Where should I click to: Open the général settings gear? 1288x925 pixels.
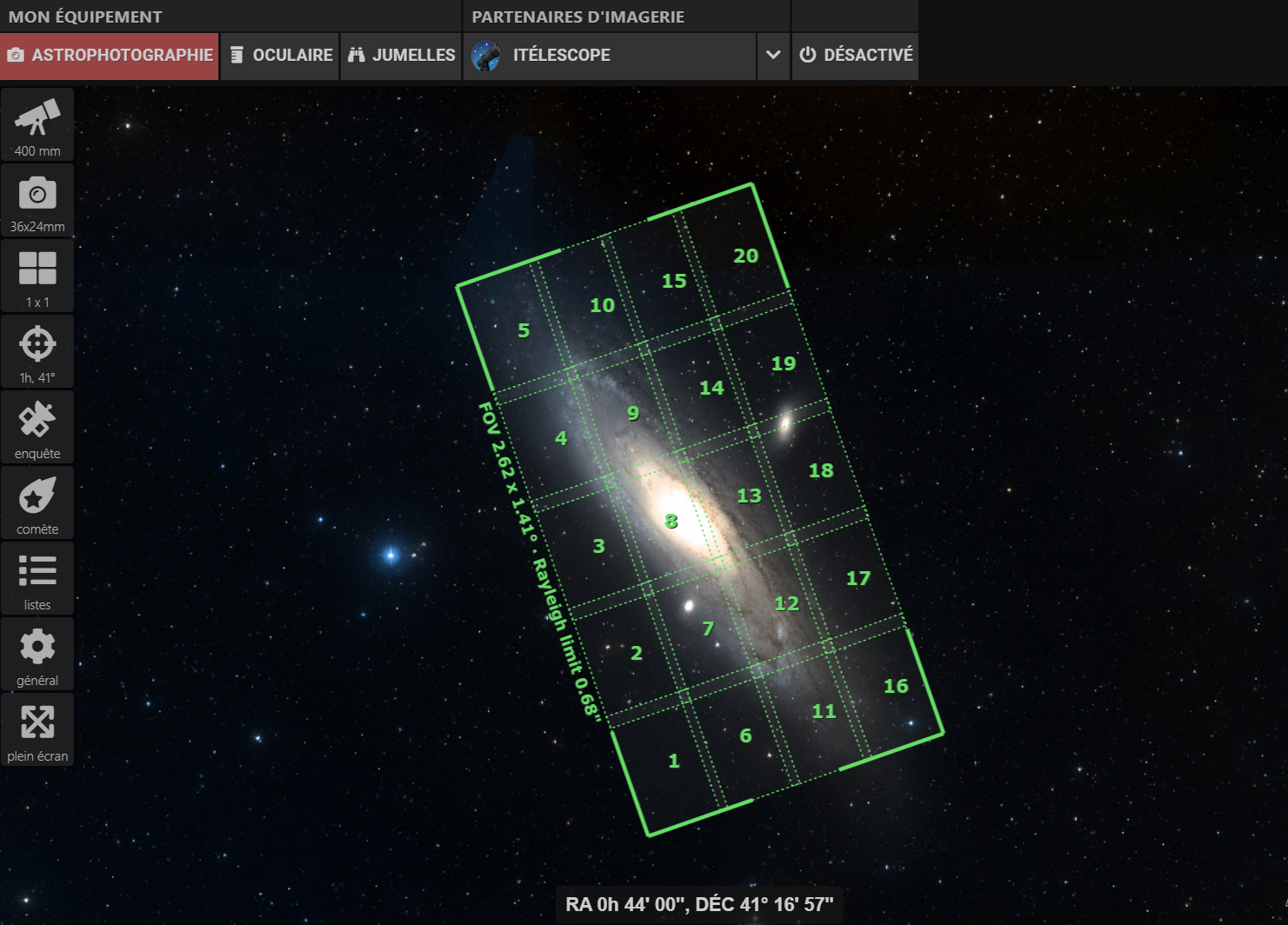[x=37, y=654]
